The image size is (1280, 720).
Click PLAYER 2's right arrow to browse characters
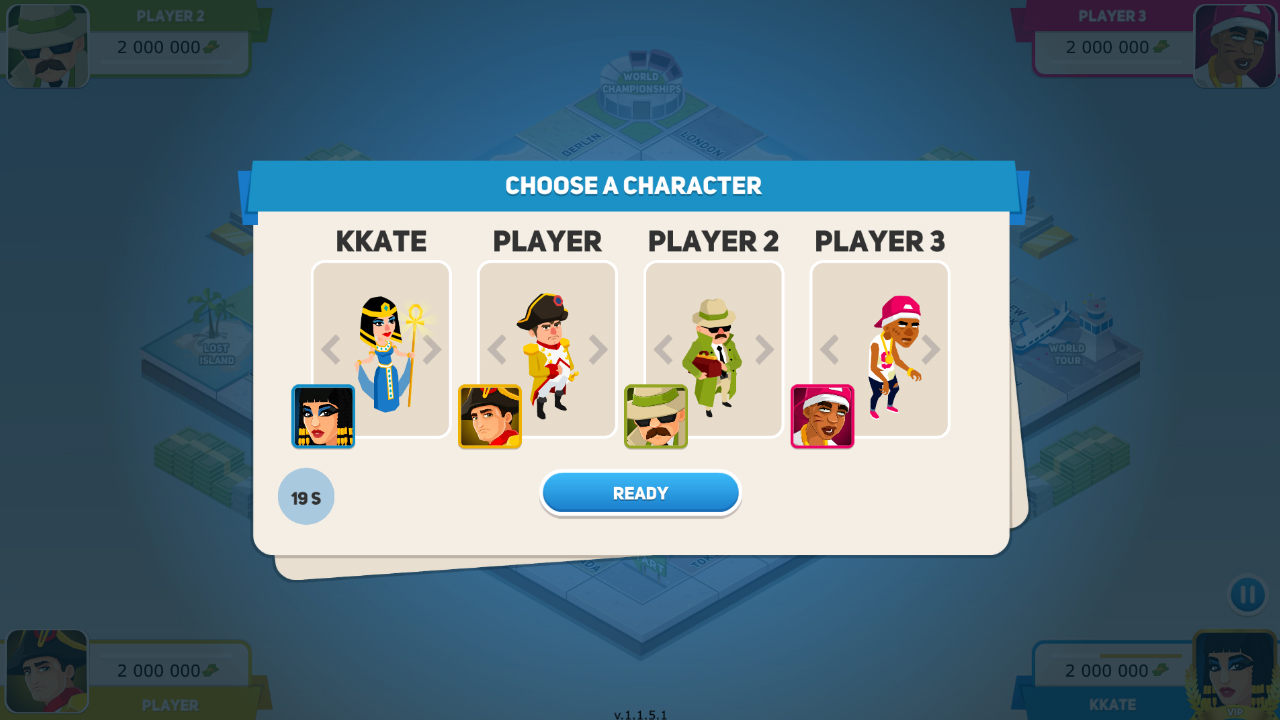[764, 349]
